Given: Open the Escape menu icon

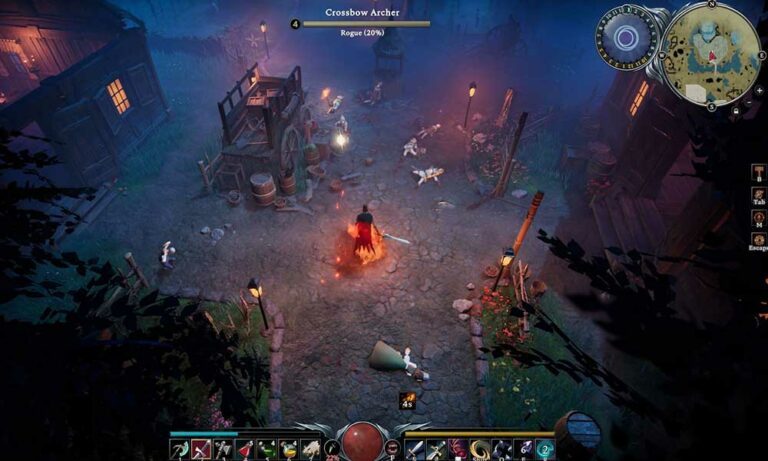Looking at the screenshot, I should pos(758,241).
